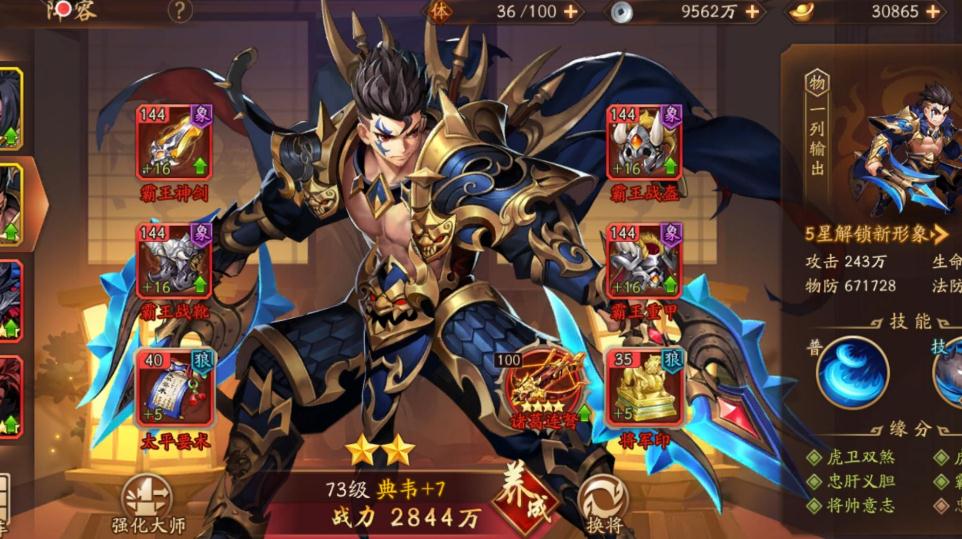Viewport: 962px width, 539px height.
Task: Add stamina with the plus button
Action: [570, 12]
